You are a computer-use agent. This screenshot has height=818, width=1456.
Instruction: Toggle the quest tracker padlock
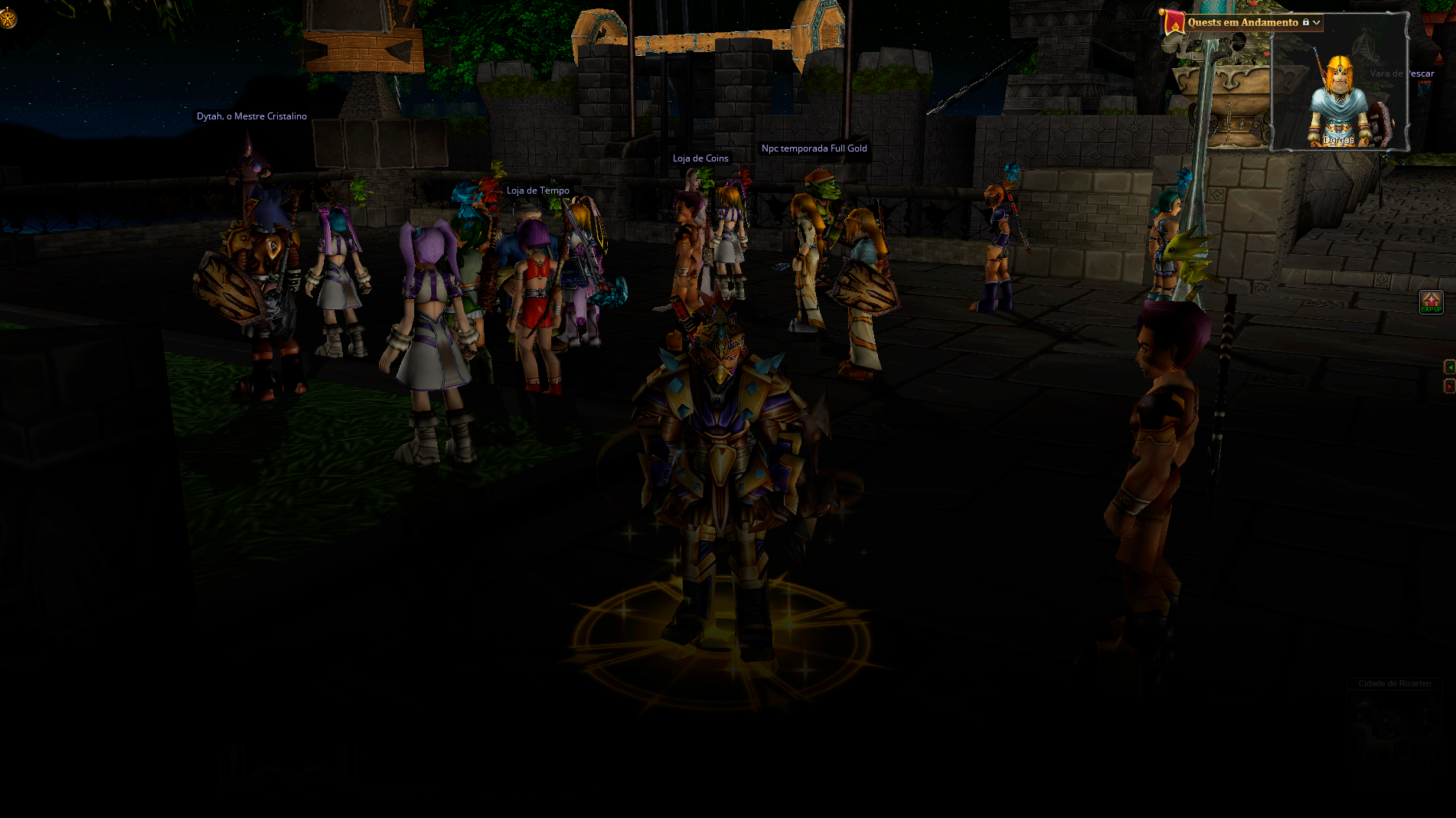coord(1306,22)
